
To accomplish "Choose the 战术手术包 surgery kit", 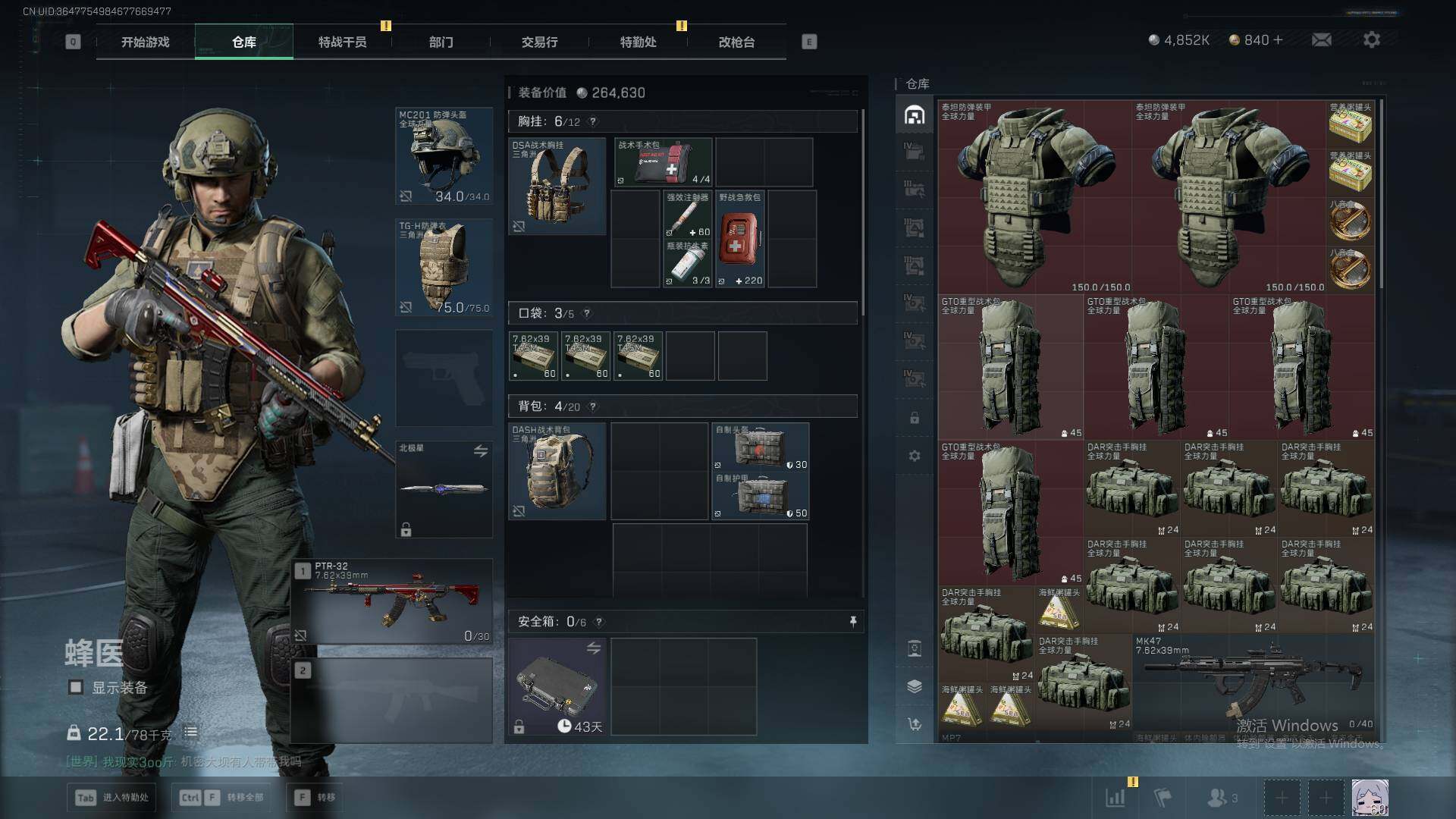I will [x=664, y=162].
